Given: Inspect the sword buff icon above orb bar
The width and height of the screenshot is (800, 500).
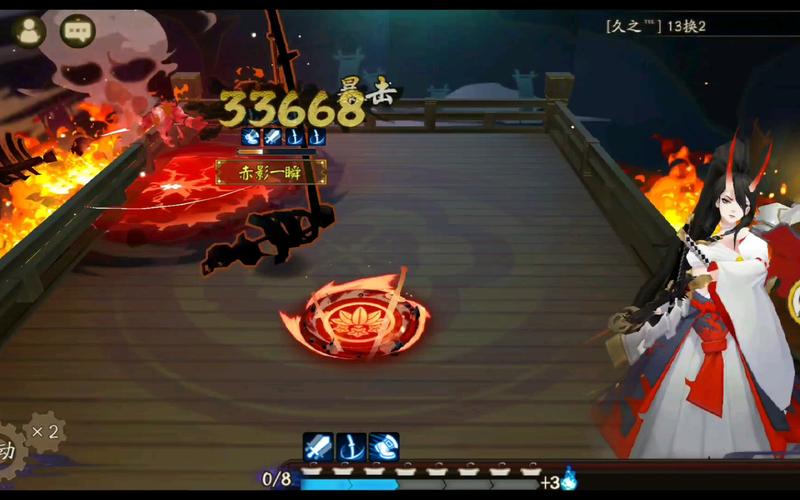Looking at the screenshot, I should (318, 447).
